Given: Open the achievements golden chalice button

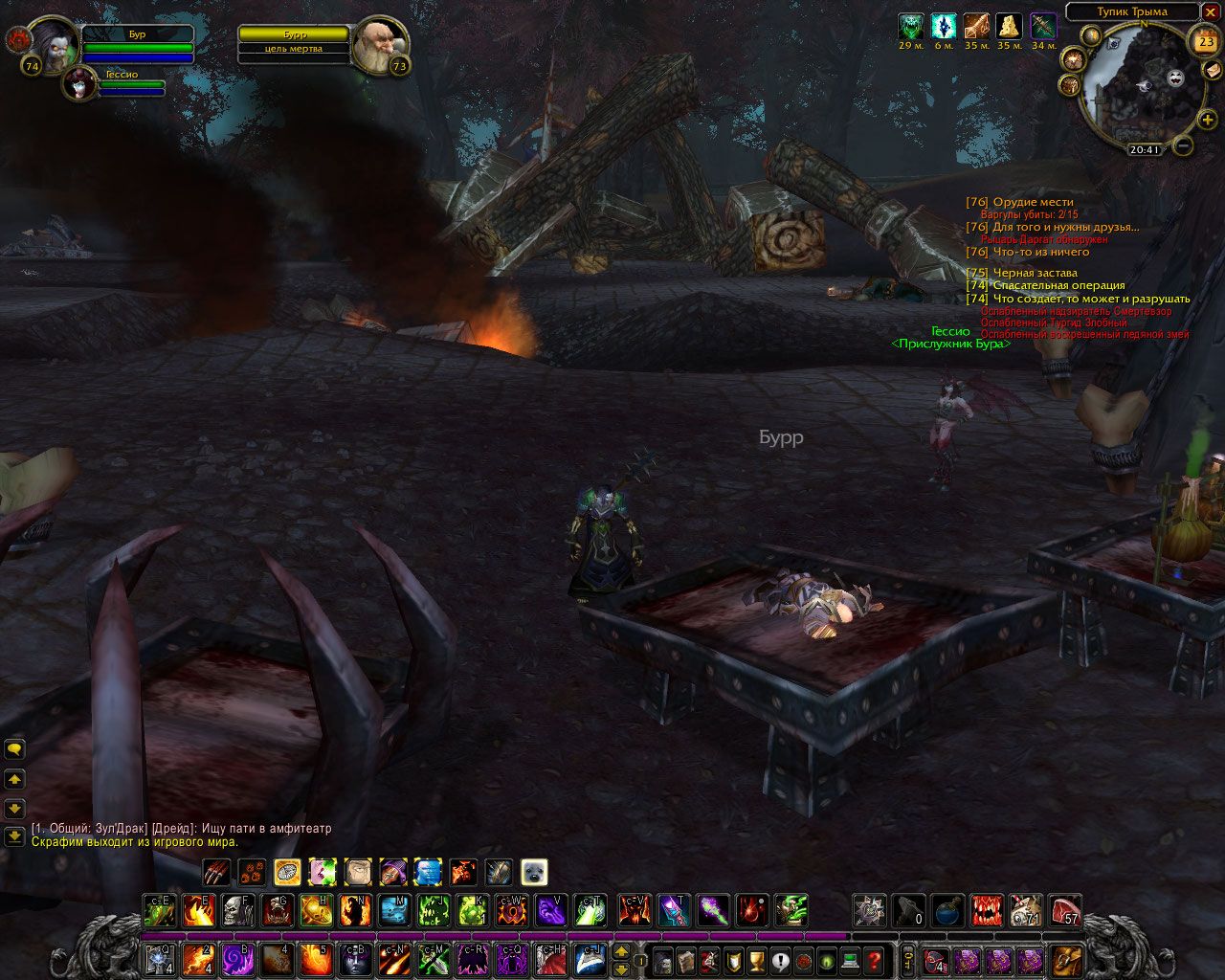Looking at the screenshot, I should coord(755,960).
